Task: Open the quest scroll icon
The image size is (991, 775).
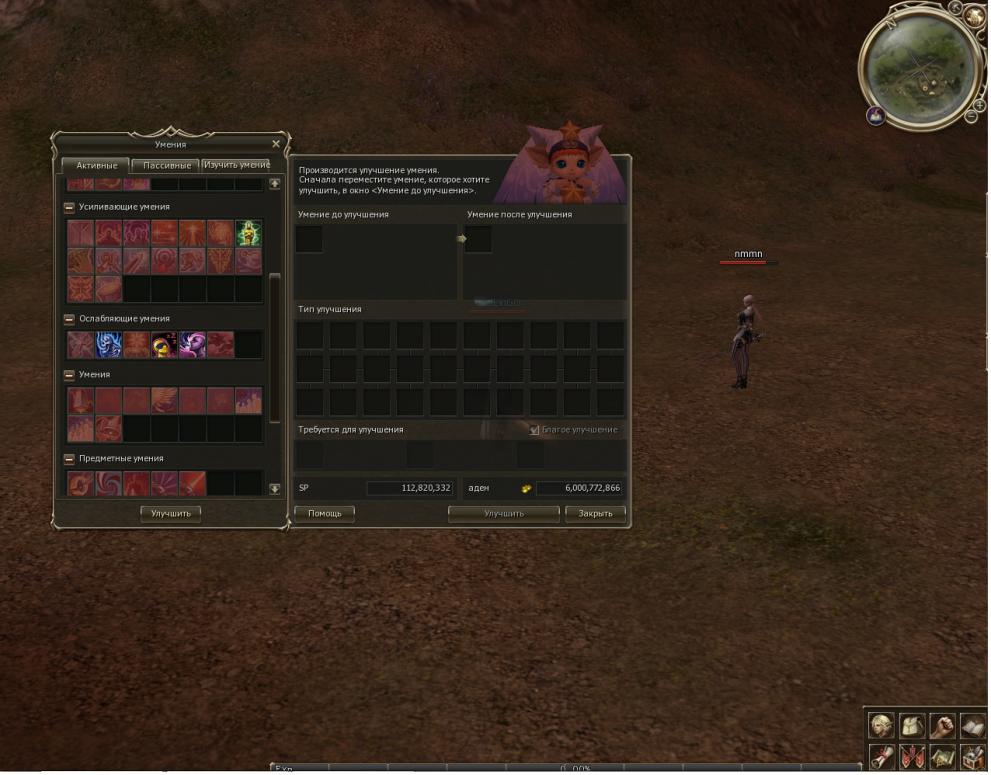Action: (881, 756)
